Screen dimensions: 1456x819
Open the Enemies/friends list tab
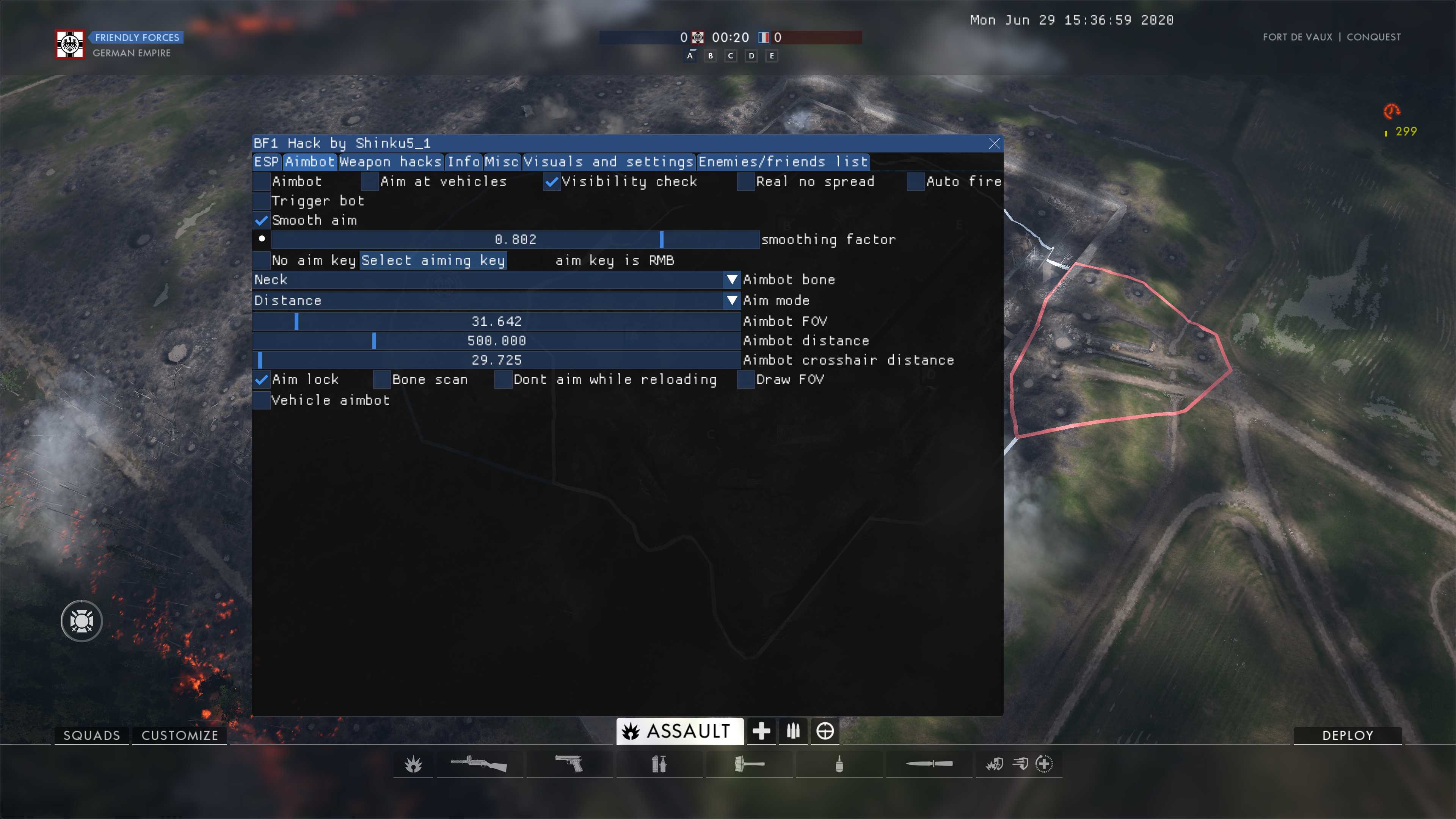[783, 162]
